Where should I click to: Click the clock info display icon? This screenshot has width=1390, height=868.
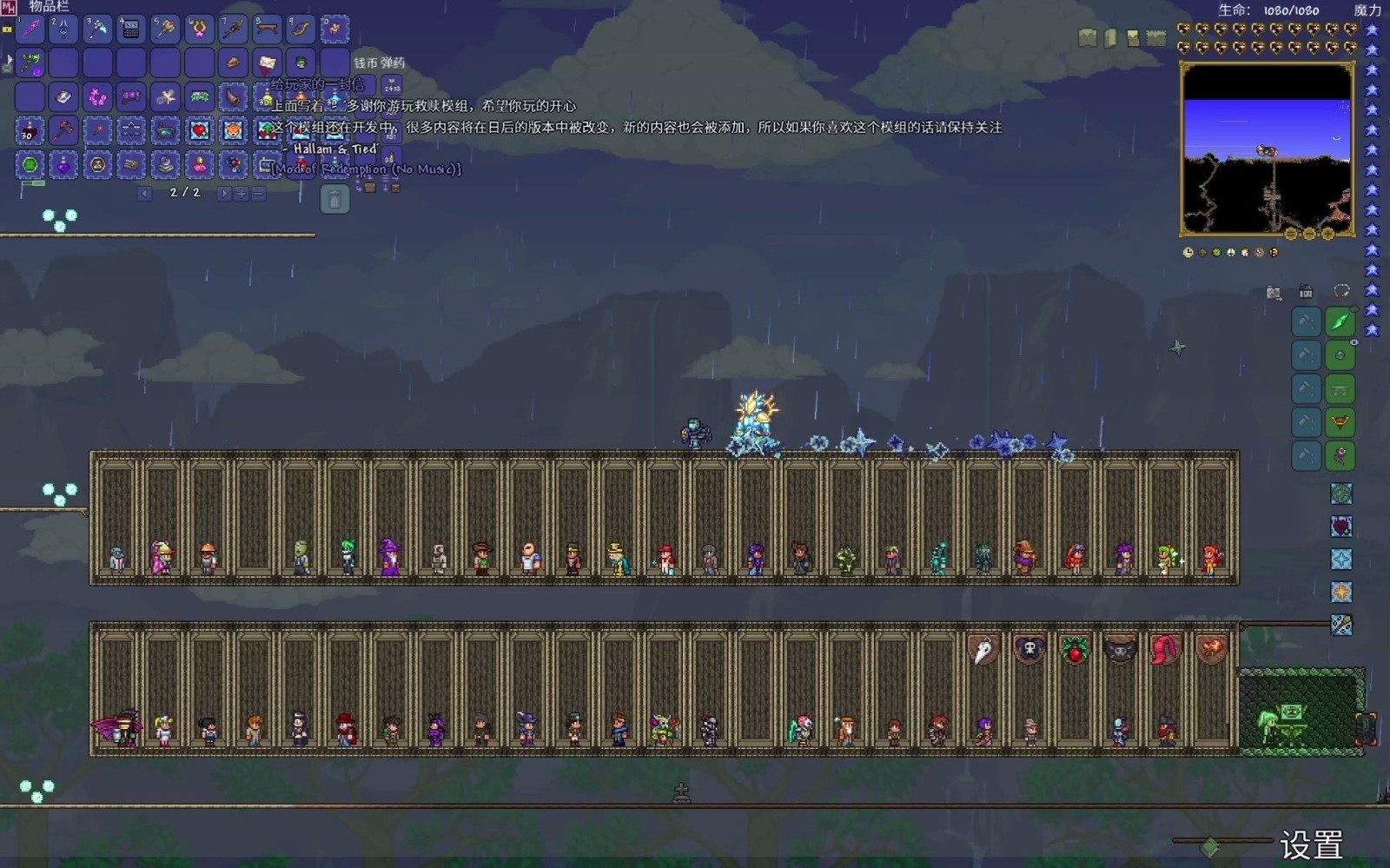click(1188, 253)
